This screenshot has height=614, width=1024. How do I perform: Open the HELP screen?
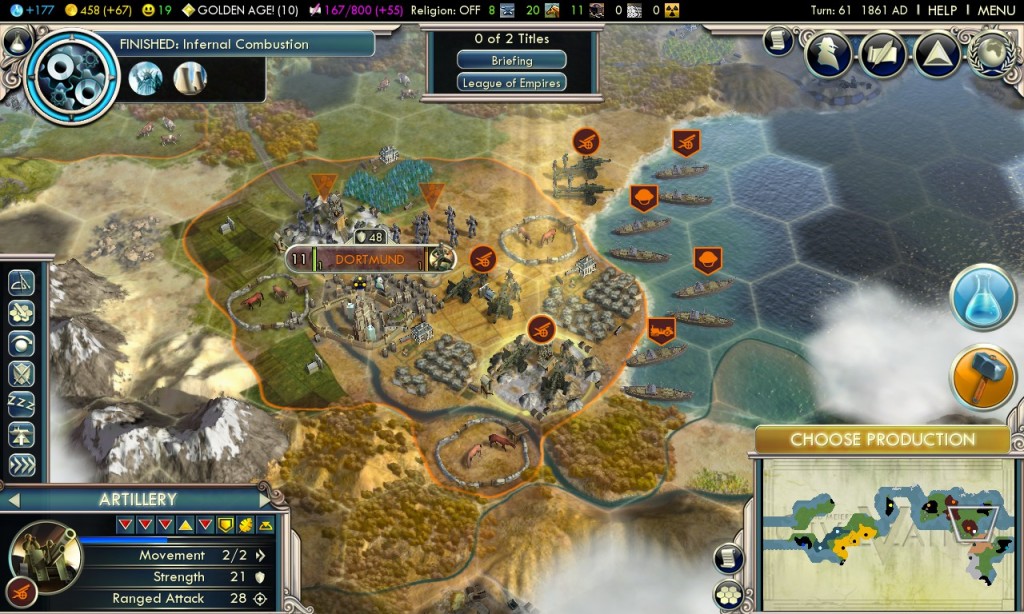click(x=942, y=10)
